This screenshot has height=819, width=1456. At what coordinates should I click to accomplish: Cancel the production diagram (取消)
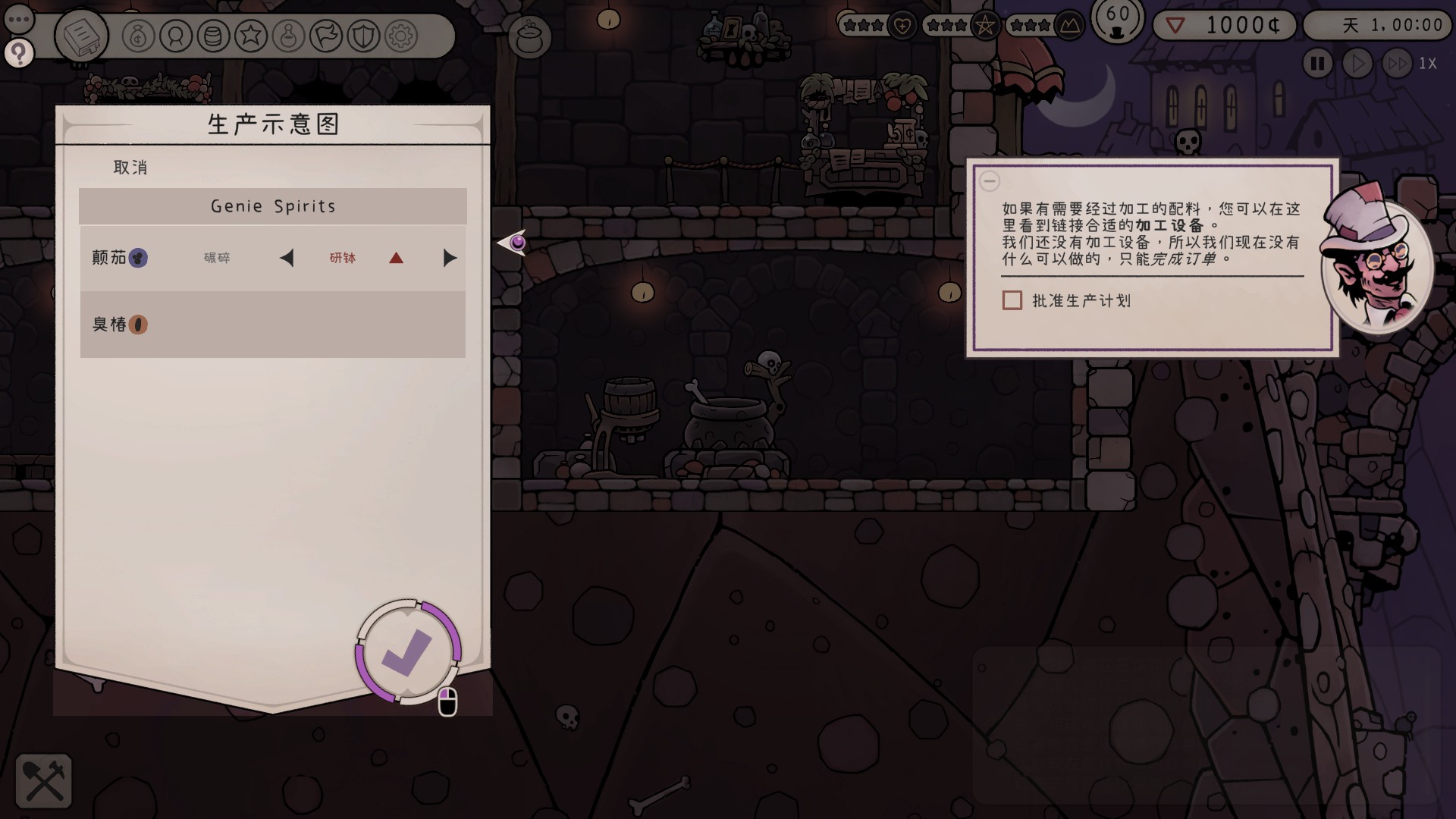point(130,168)
